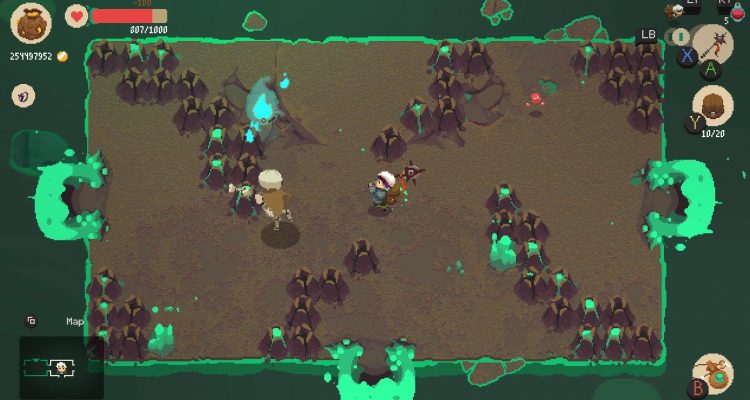Click the skull familiar companion icon
Image resolution: width=750 pixels, height=400 pixels.
pyautogui.click(x=677, y=9)
